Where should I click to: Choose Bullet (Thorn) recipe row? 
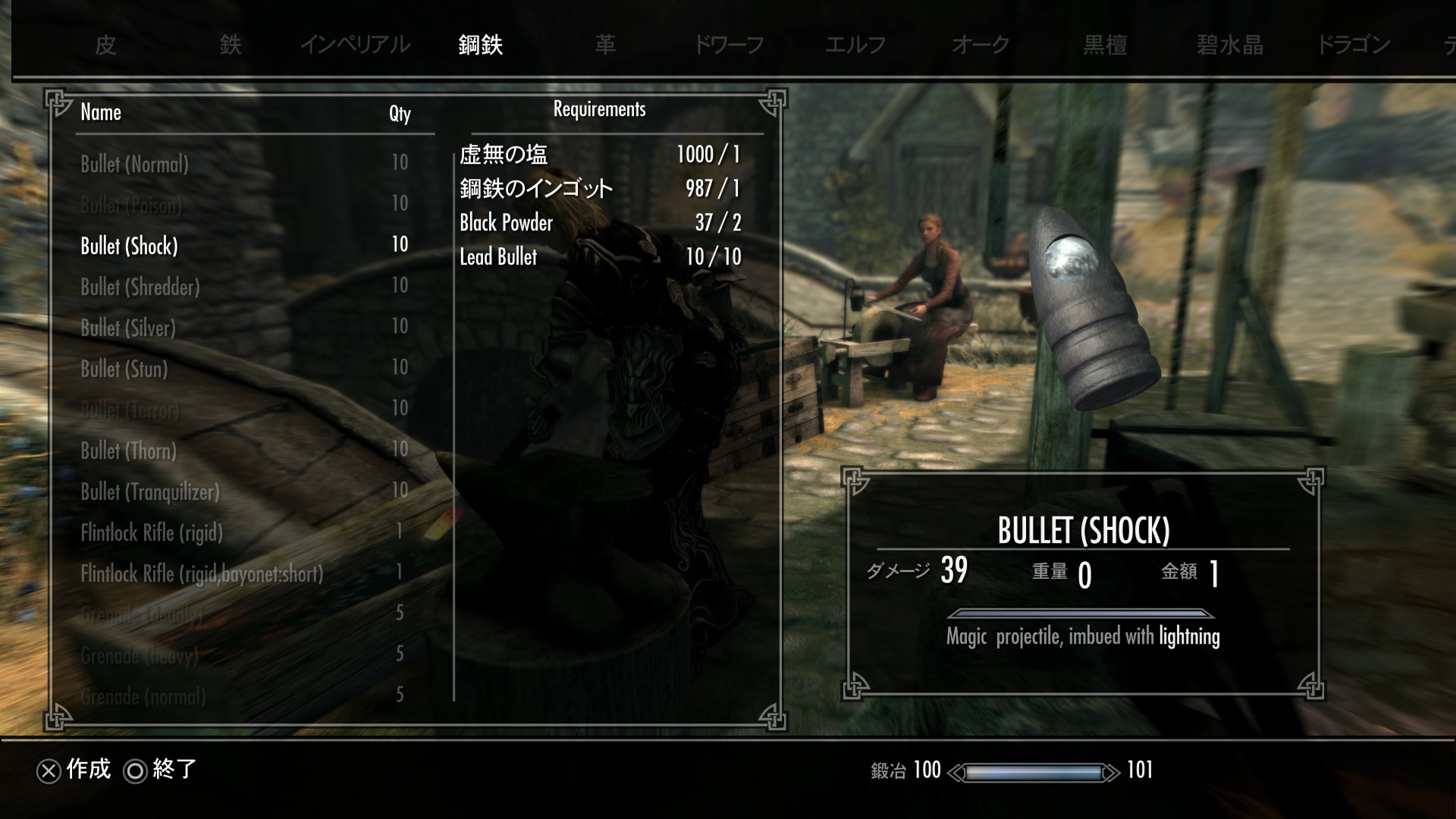coord(128,450)
